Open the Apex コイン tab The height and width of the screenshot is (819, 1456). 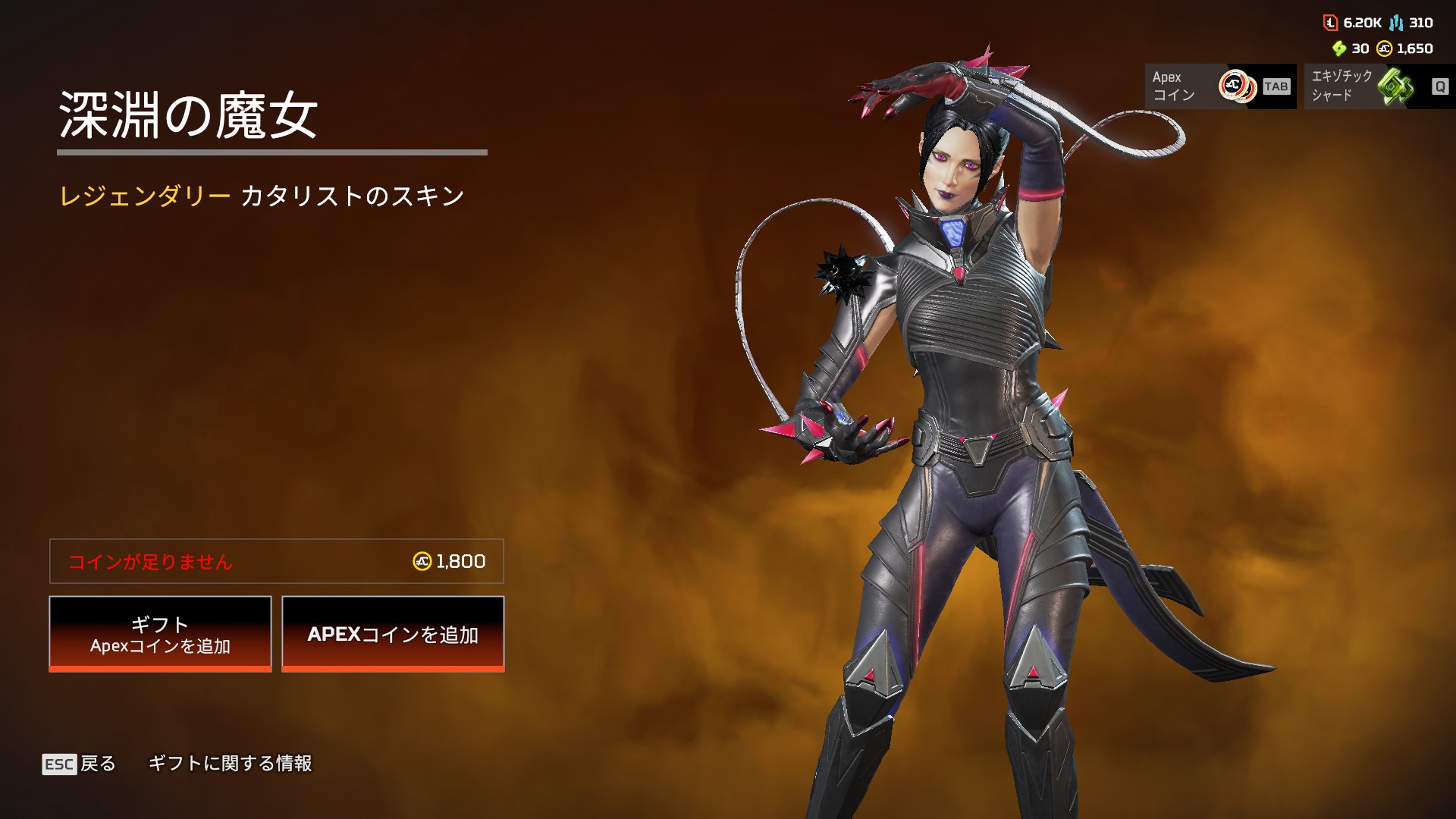(x=1219, y=86)
